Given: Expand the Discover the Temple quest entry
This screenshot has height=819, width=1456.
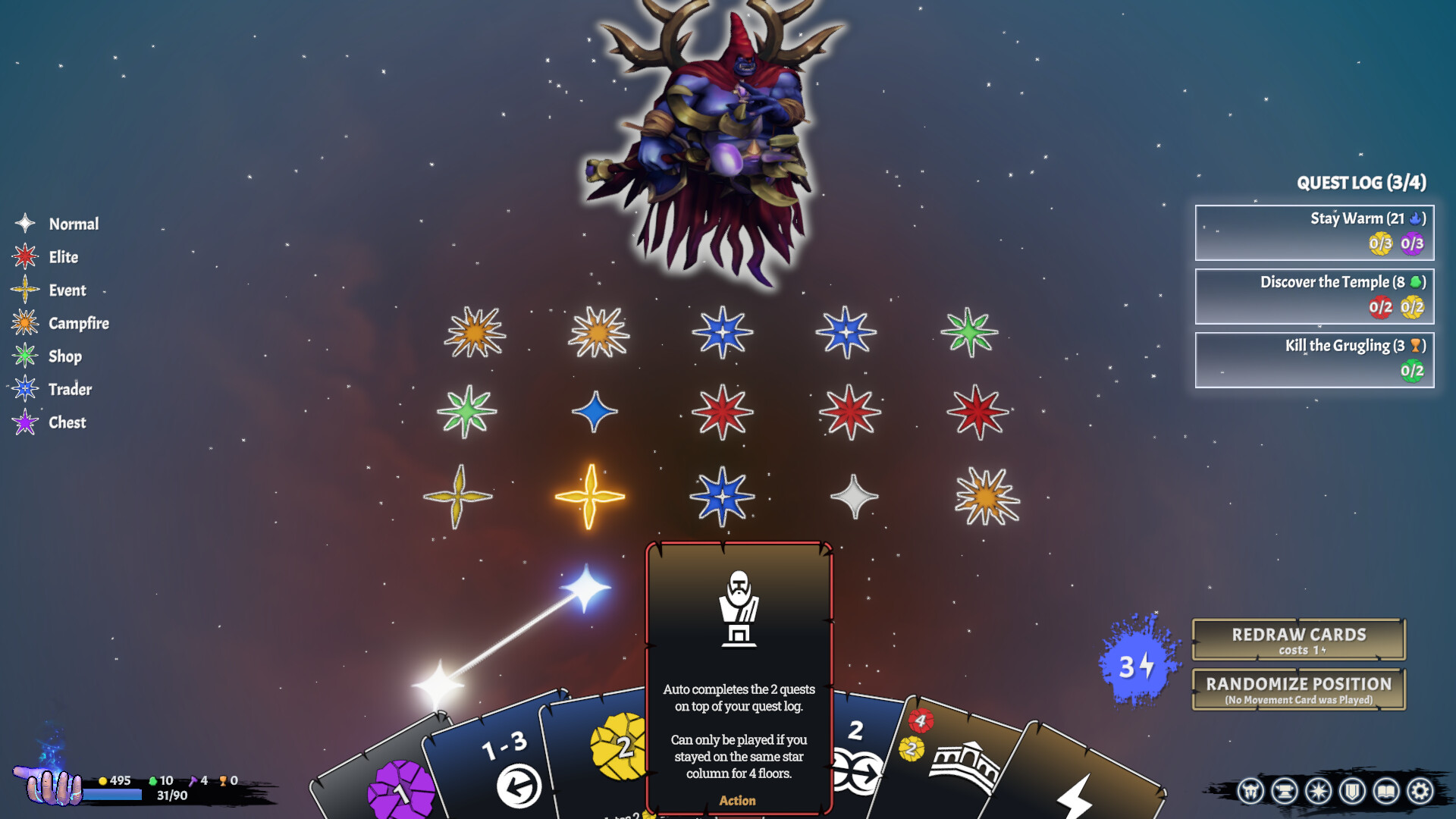Looking at the screenshot, I should [x=1313, y=296].
